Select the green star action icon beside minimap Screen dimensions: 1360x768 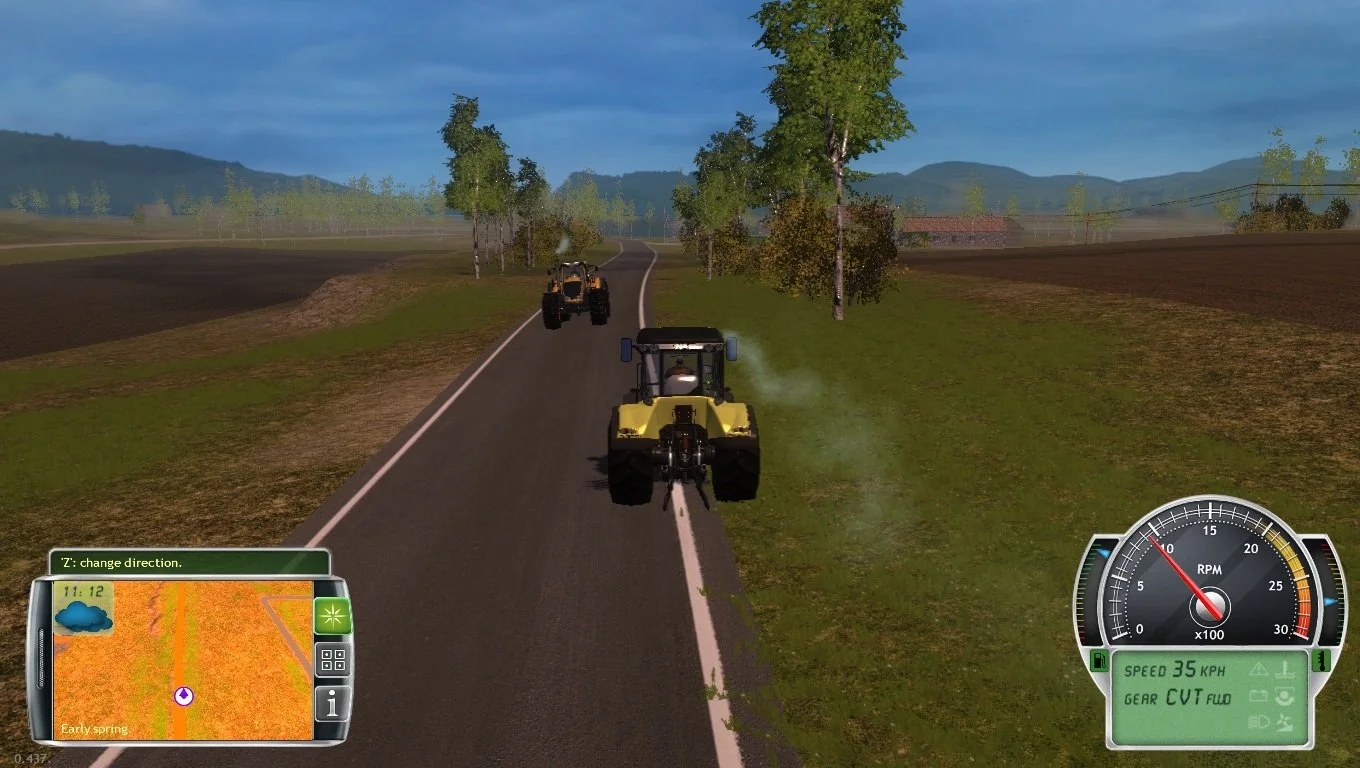point(333,617)
